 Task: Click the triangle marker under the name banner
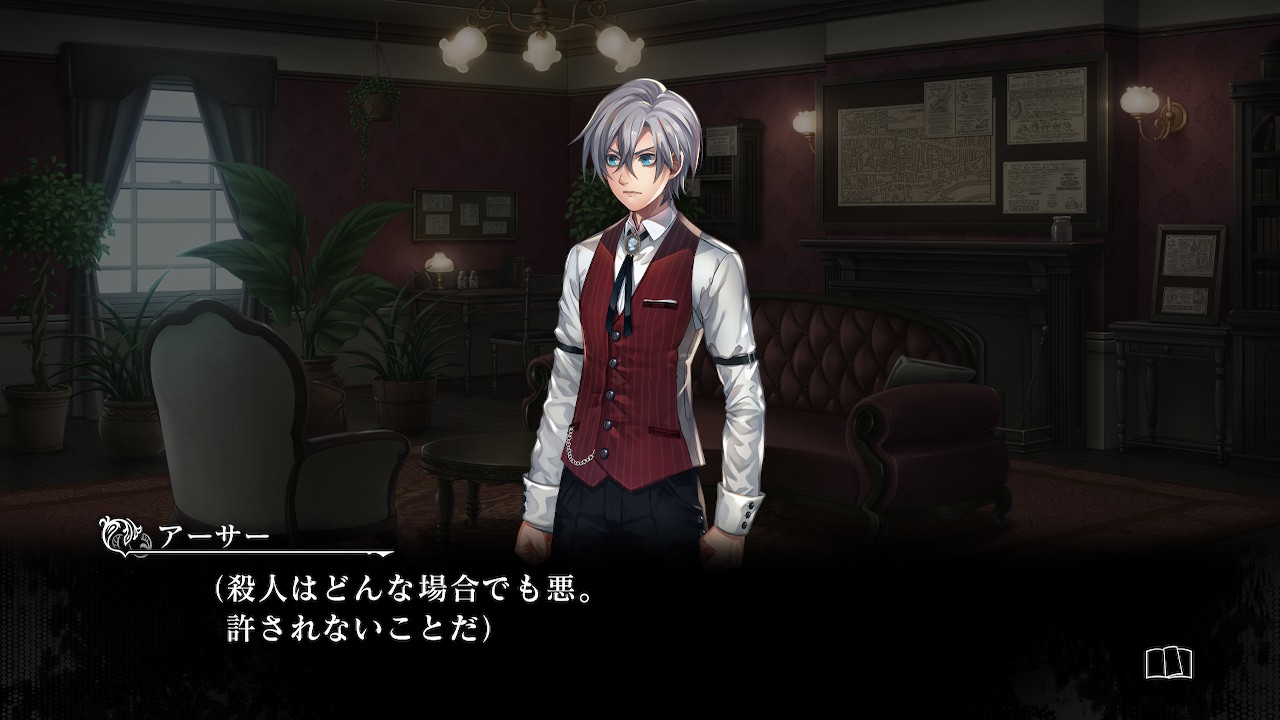pyautogui.click(x=383, y=557)
